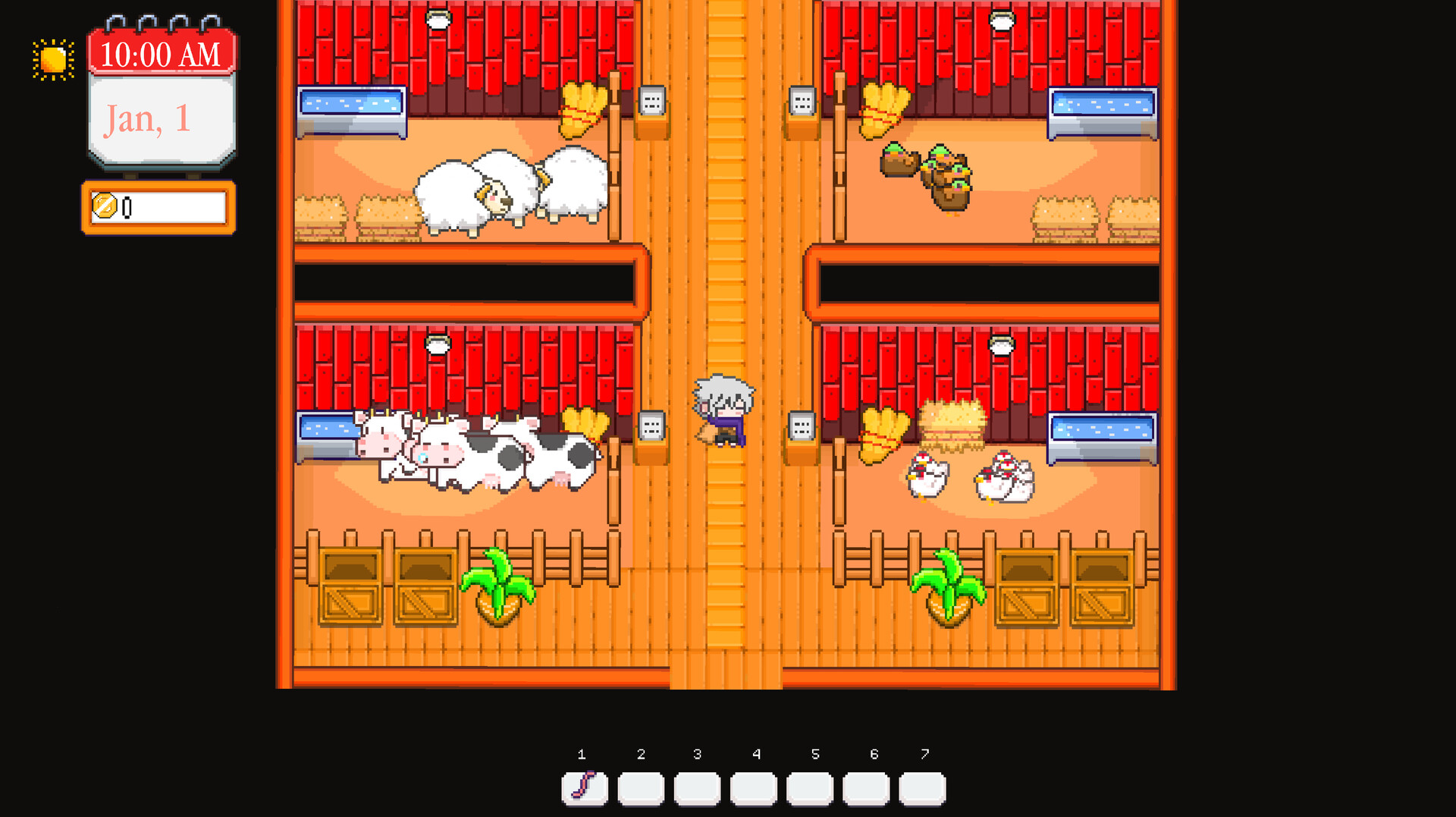Select empty hotbar slot 2
Viewport: 1456px width, 817px height.
pos(641,787)
